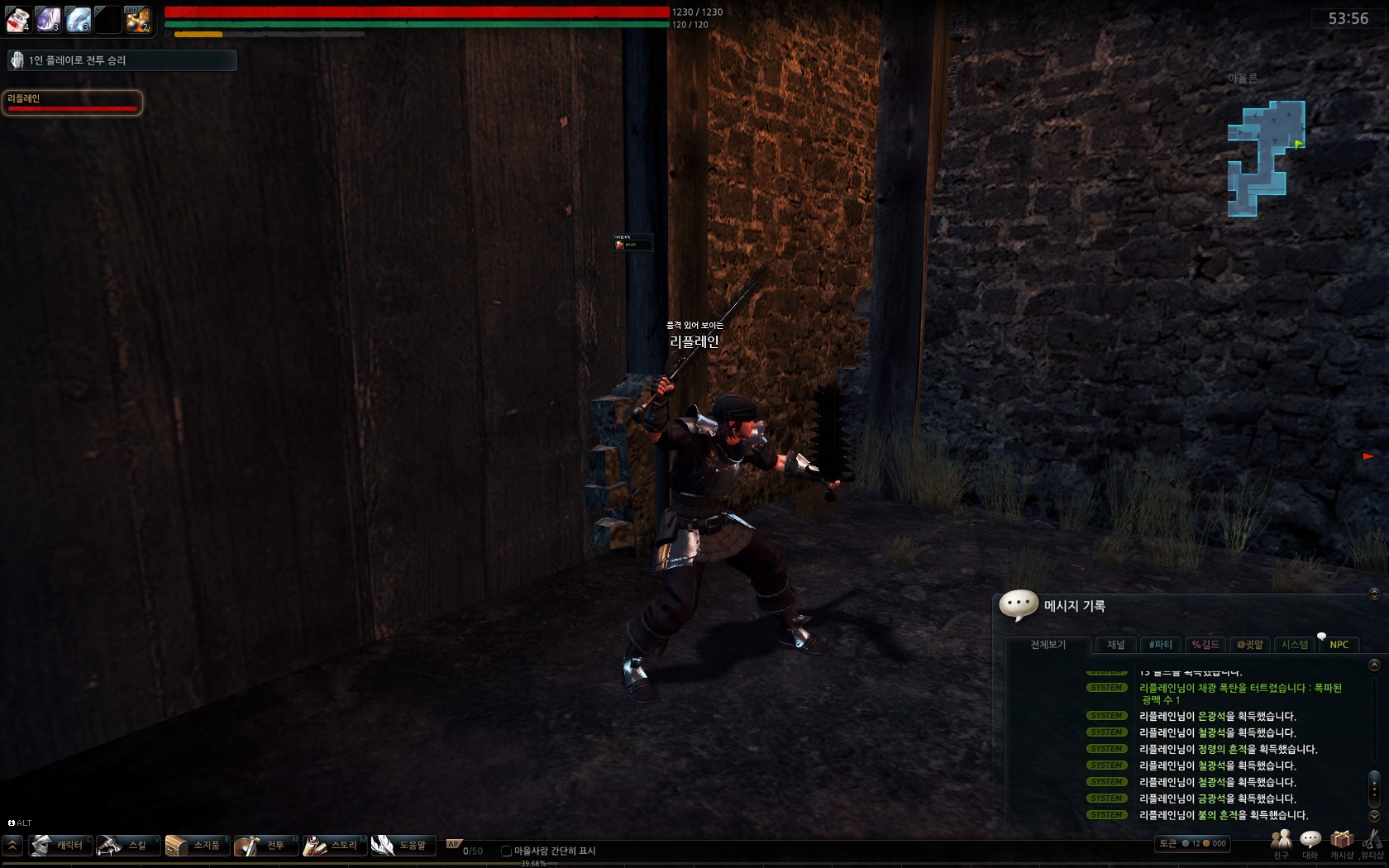The width and height of the screenshot is (1389, 868).
Task: Open the 전투 (Battle) menu
Action: 266,845
